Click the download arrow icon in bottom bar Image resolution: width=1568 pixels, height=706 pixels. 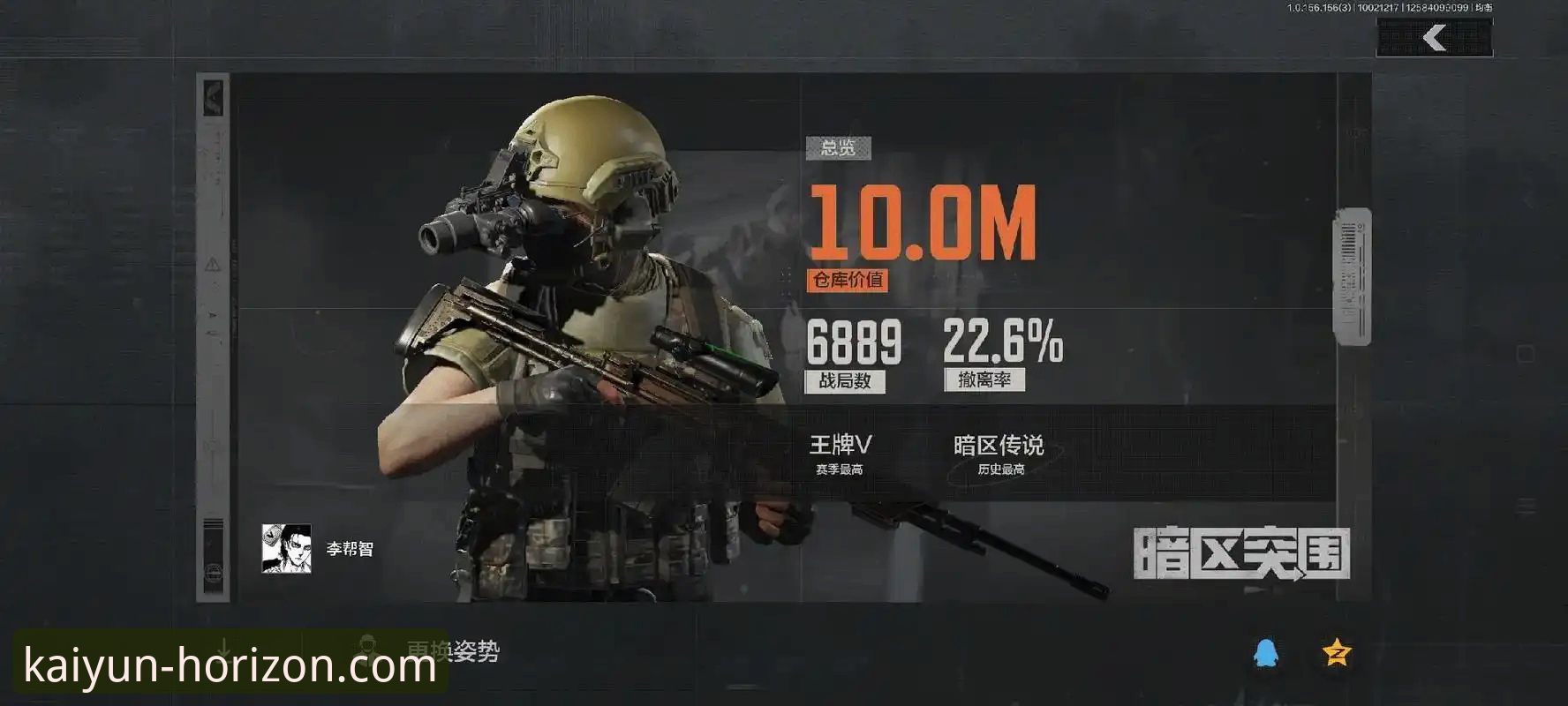(224, 649)
